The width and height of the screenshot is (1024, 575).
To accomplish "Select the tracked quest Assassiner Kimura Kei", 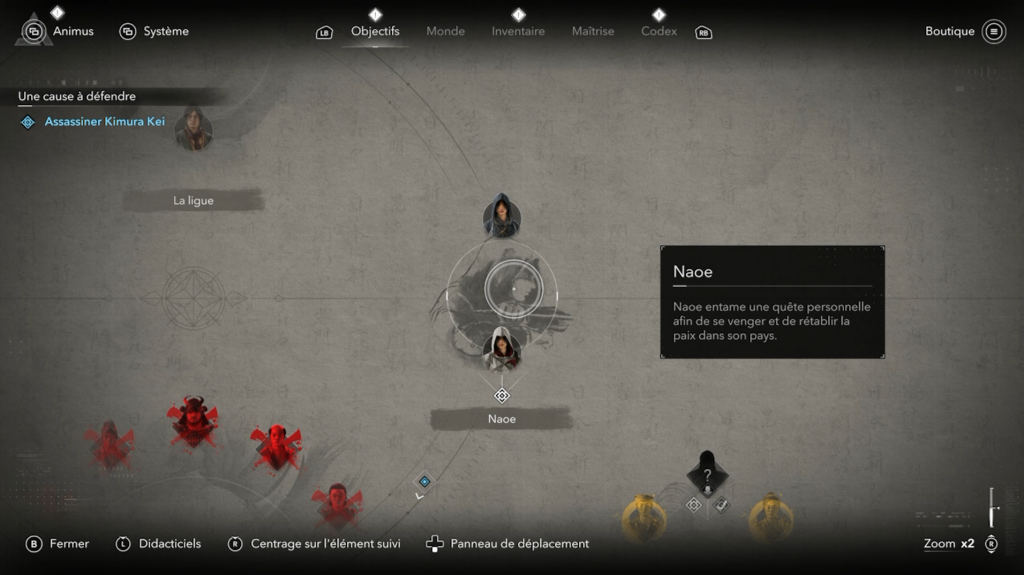I will click(104, 122).
